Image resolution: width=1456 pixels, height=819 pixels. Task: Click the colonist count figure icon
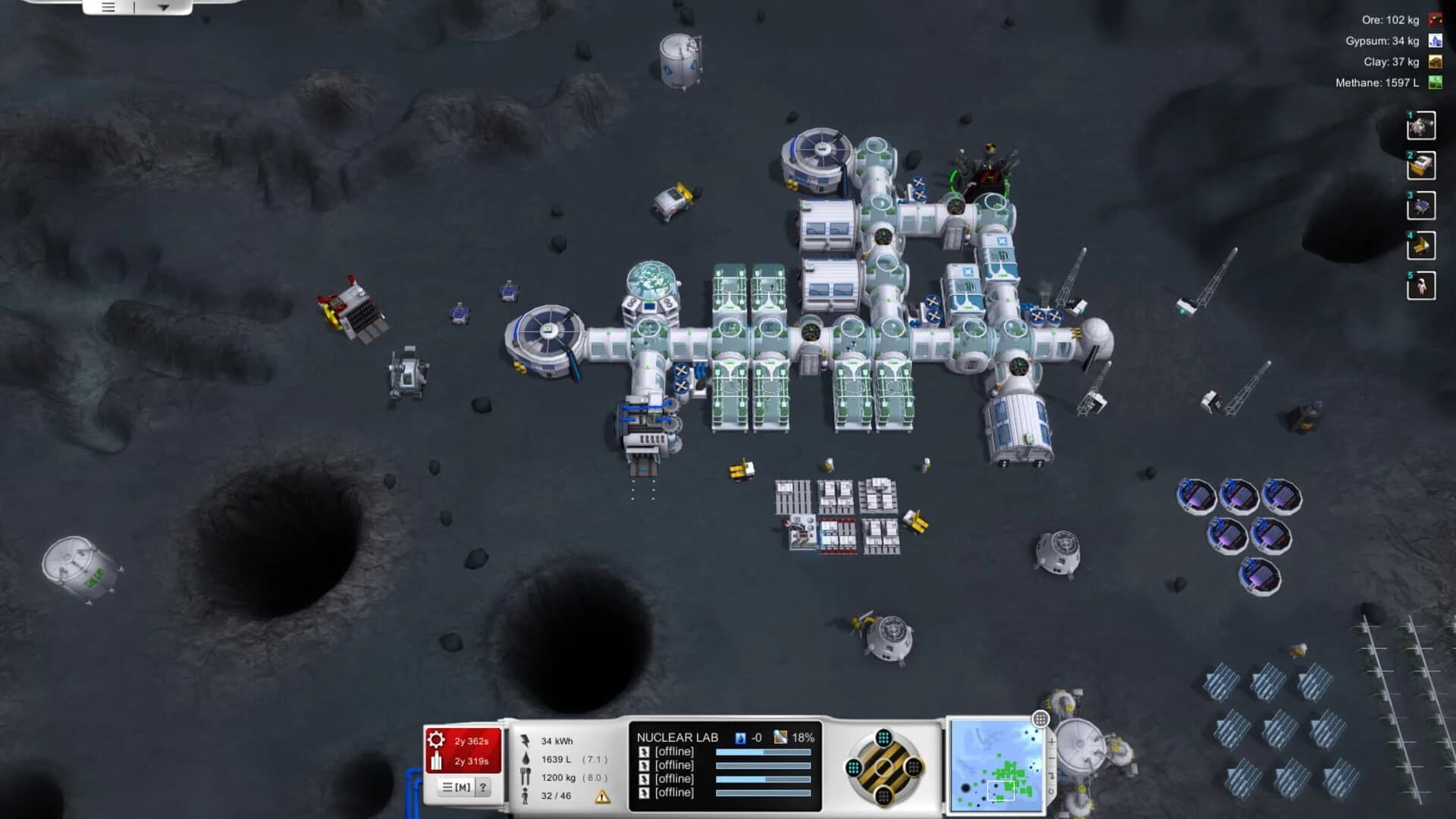[x=526, y=796]
